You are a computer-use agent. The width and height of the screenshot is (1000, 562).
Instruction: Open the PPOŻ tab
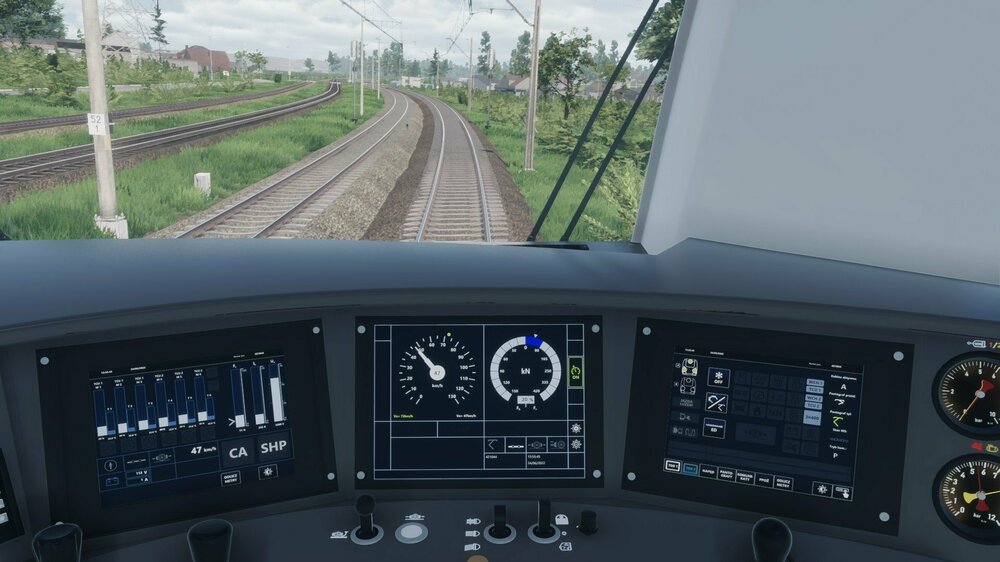coord(763,479)
